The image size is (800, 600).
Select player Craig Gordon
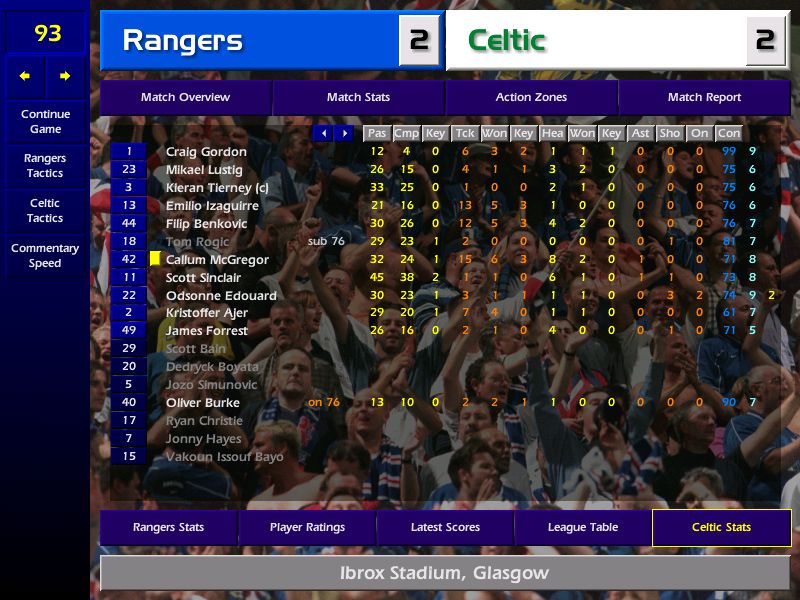(206, 152)
